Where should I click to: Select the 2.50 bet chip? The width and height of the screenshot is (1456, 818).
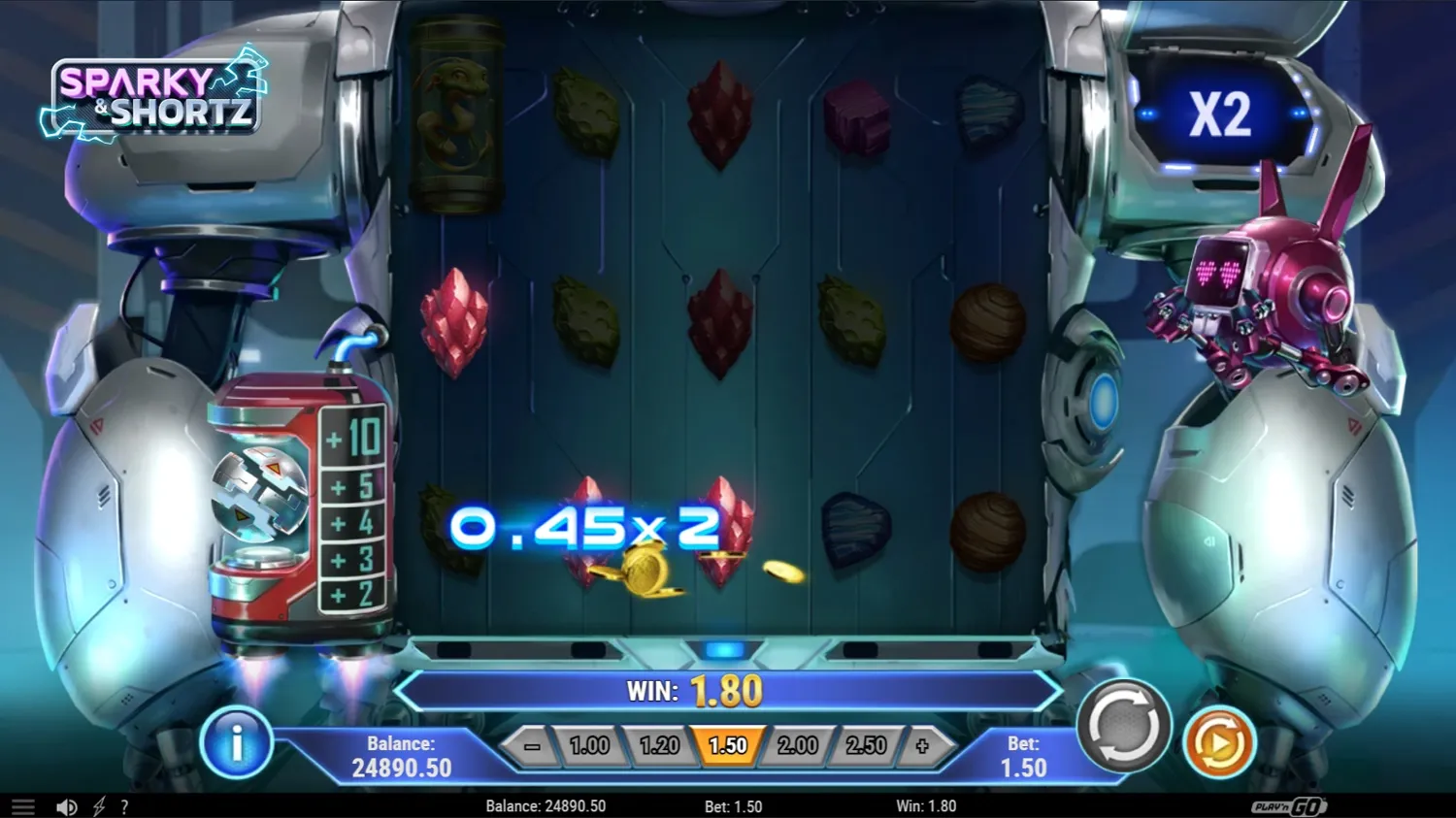(x=866, y=745)
